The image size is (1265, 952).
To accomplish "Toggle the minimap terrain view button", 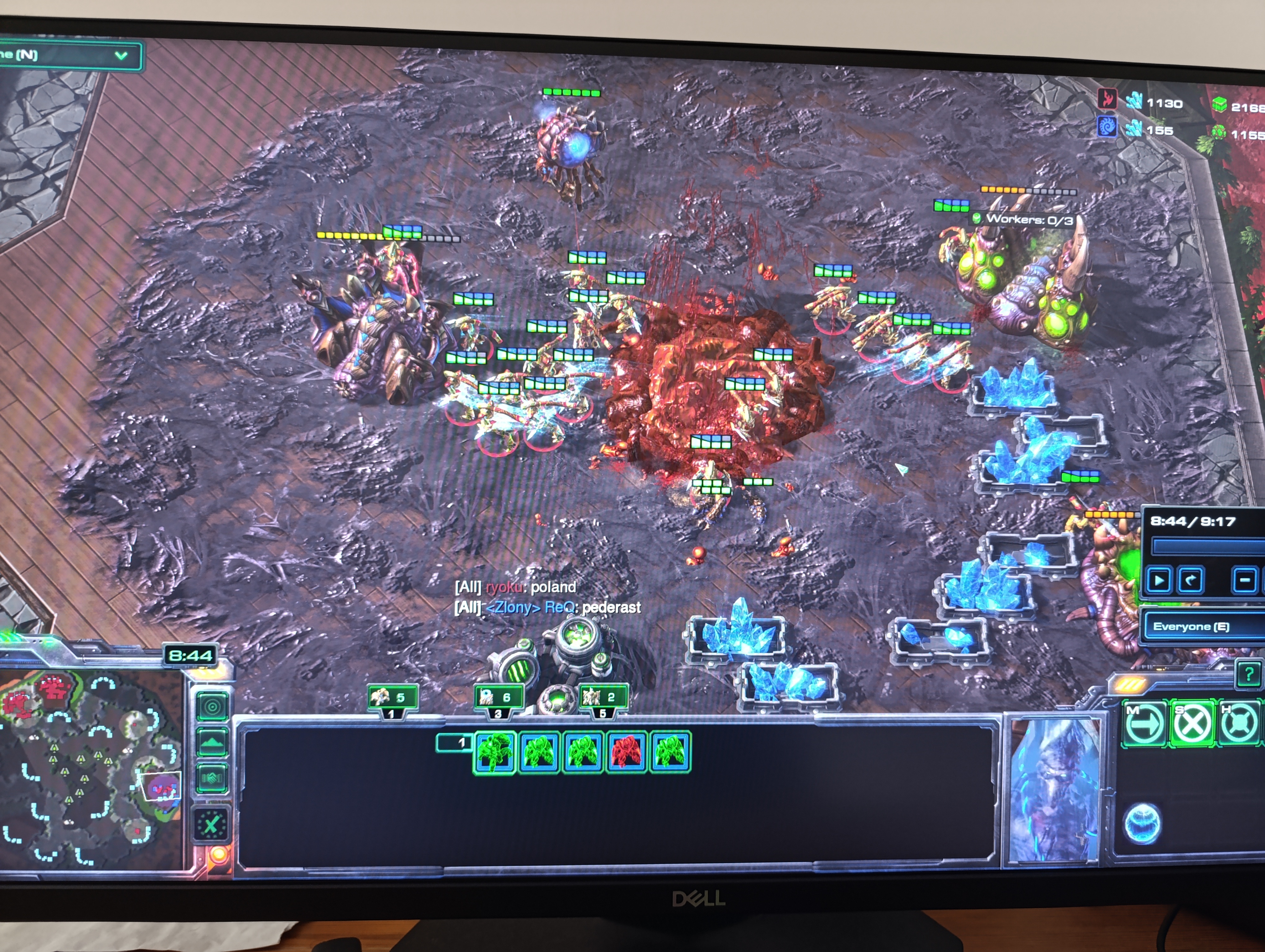I will point(212,742).
